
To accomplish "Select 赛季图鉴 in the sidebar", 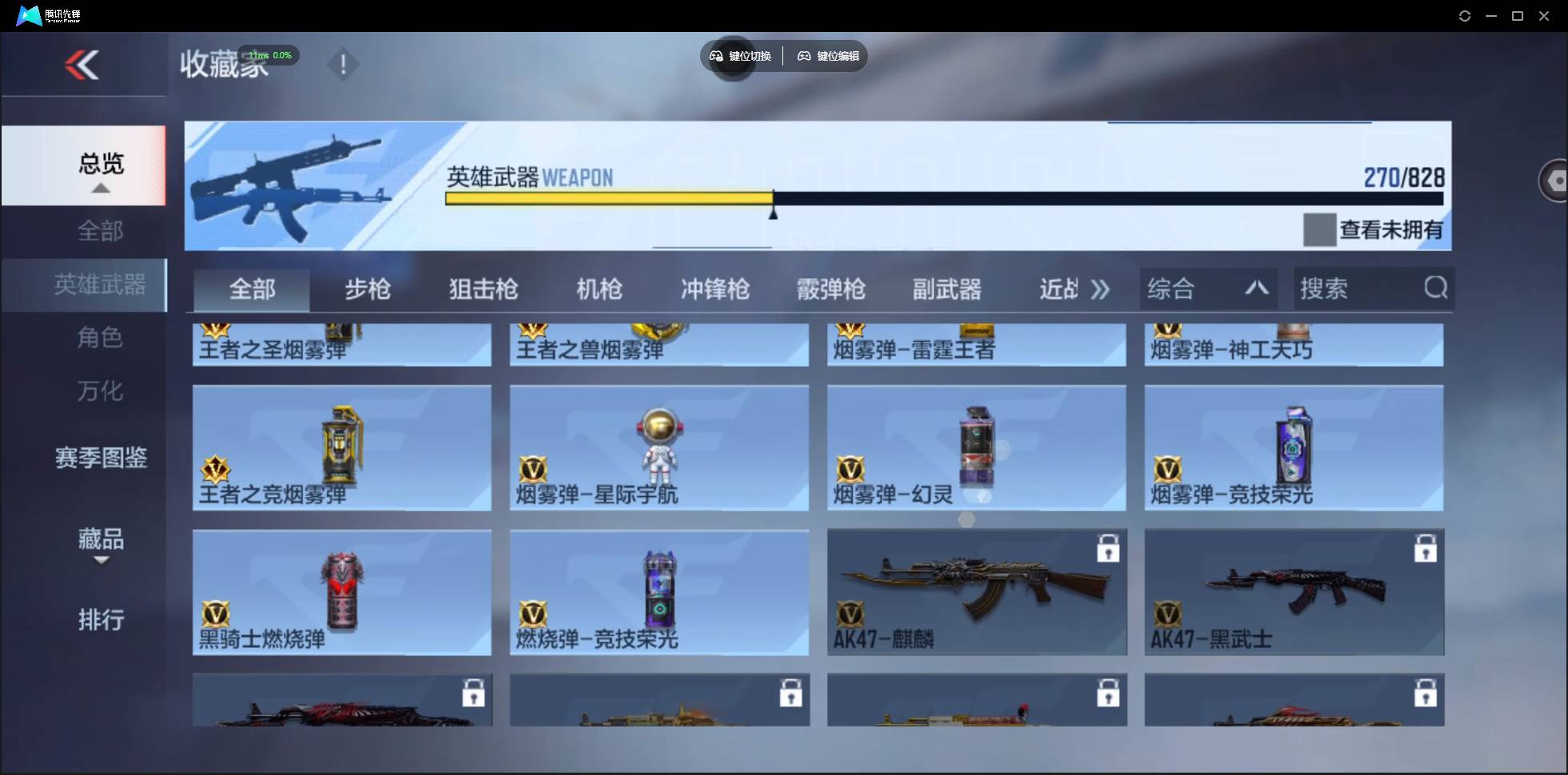I will (x=101, y=459).
